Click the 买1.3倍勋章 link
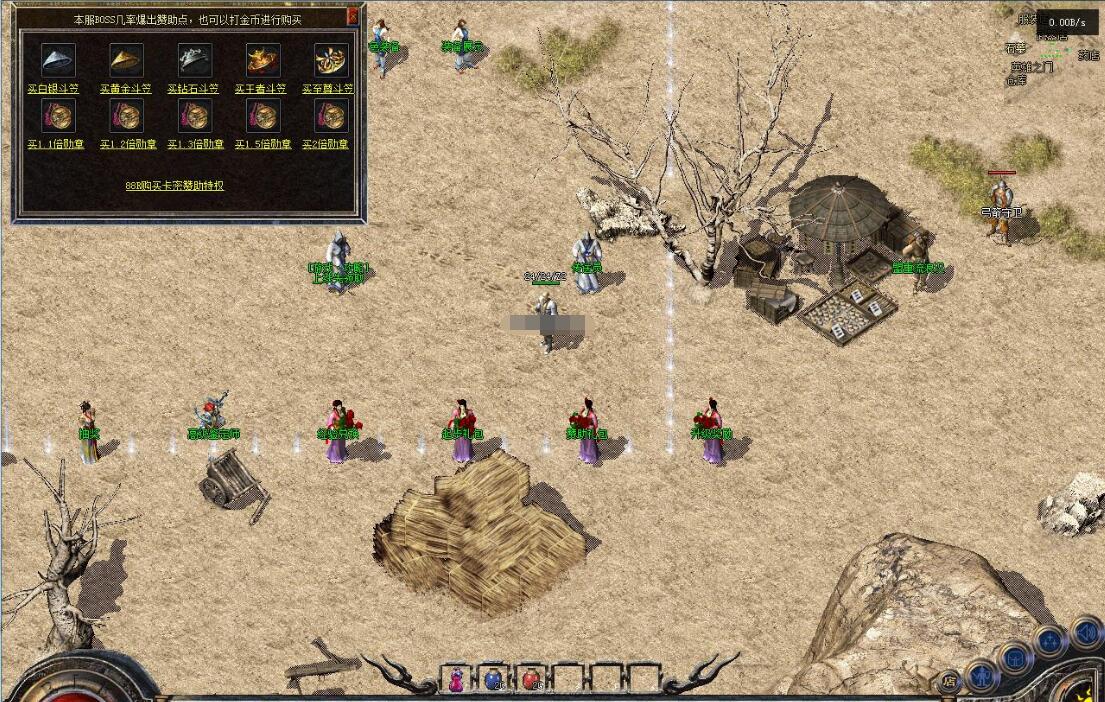This screenshot has height=702, width=1105. pyautogui.click(x=195, y=144)
